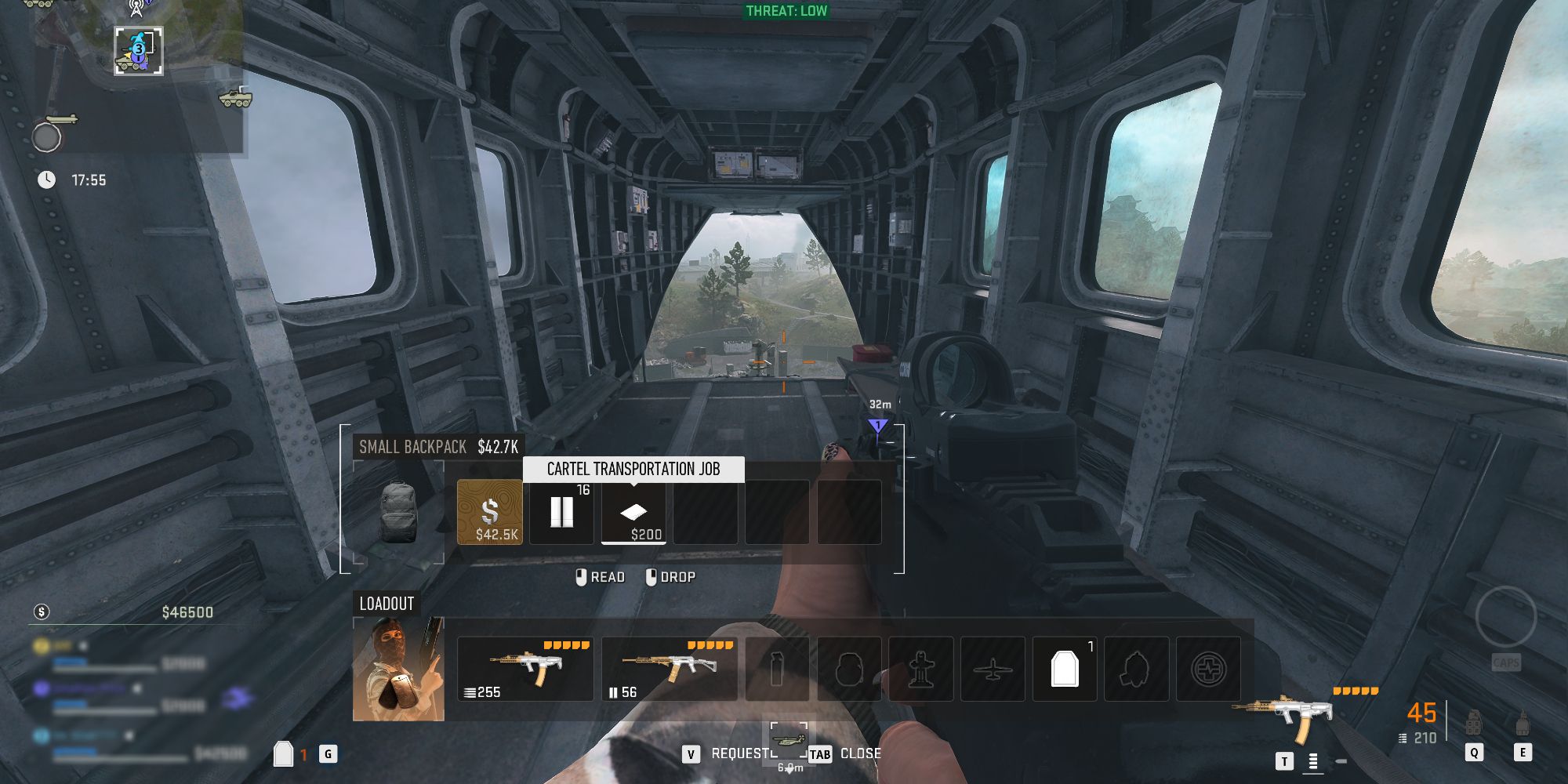This screenshot has width=1568, height=784.
Task: Select the self-revive slot in loadout
Action: click(x=1208, y=669)
